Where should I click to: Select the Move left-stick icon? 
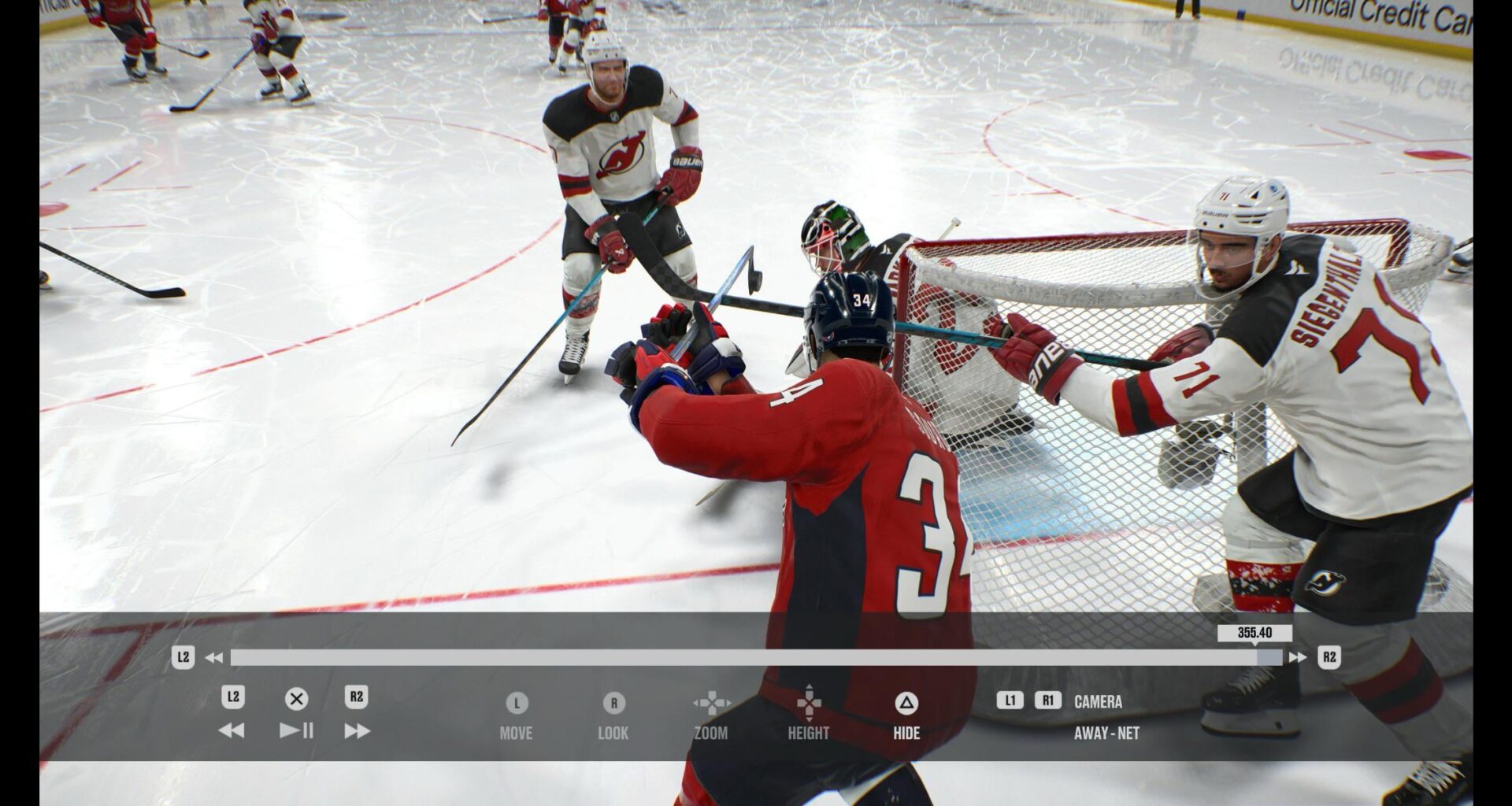(516, 704)
